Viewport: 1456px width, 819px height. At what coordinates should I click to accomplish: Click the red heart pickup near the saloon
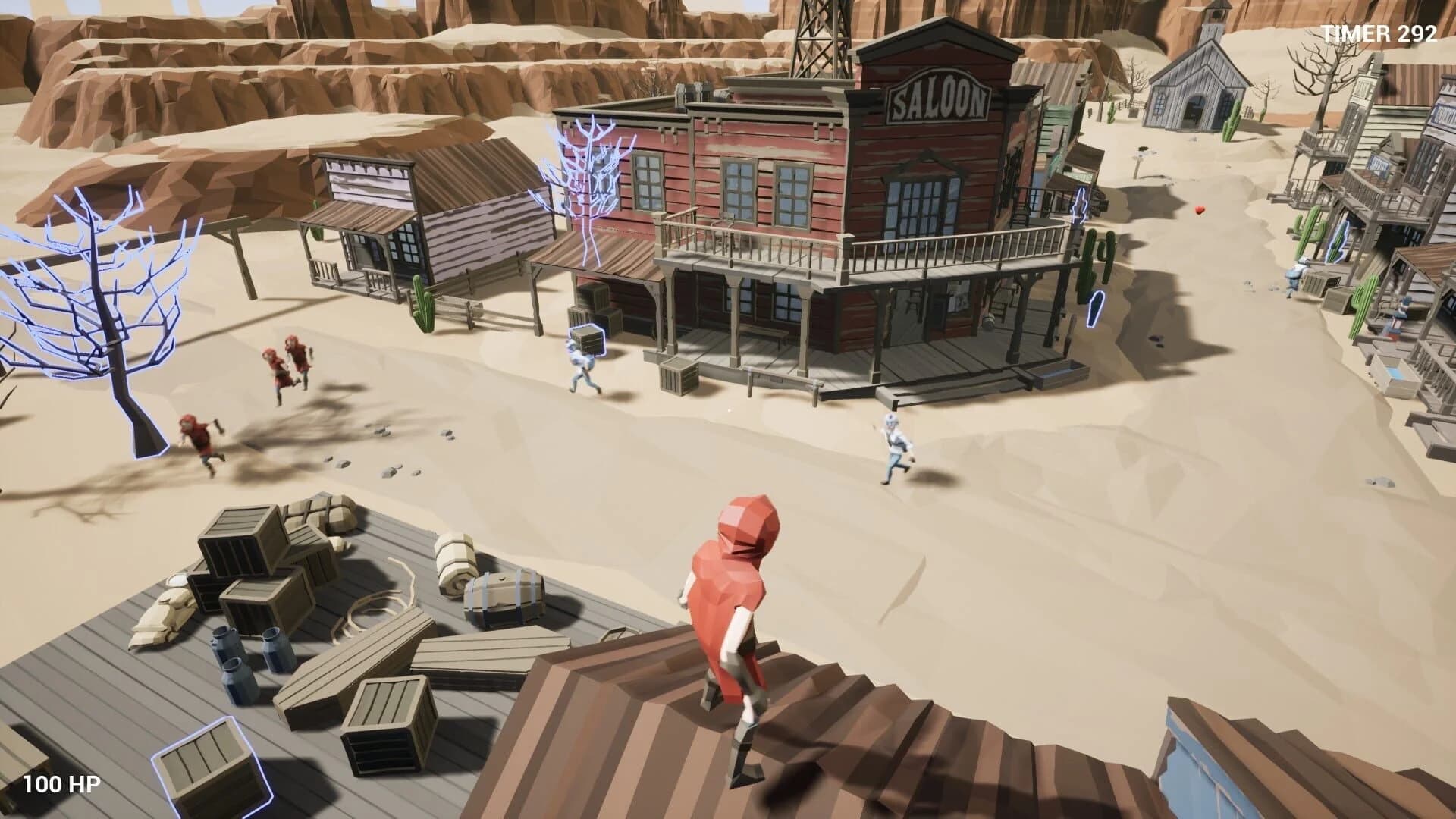coord(1200,211)
